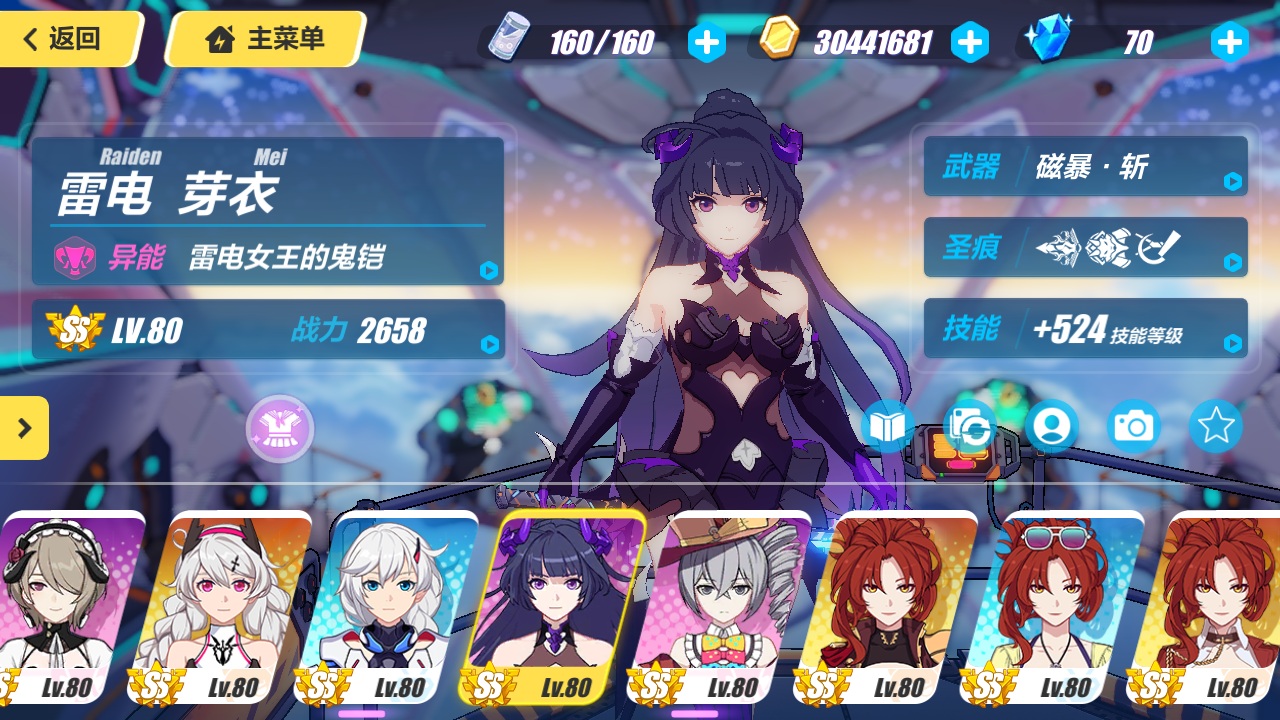Add stamina with the plus button
This screenshot has width=1280, height=720.
tap(706, 42)
